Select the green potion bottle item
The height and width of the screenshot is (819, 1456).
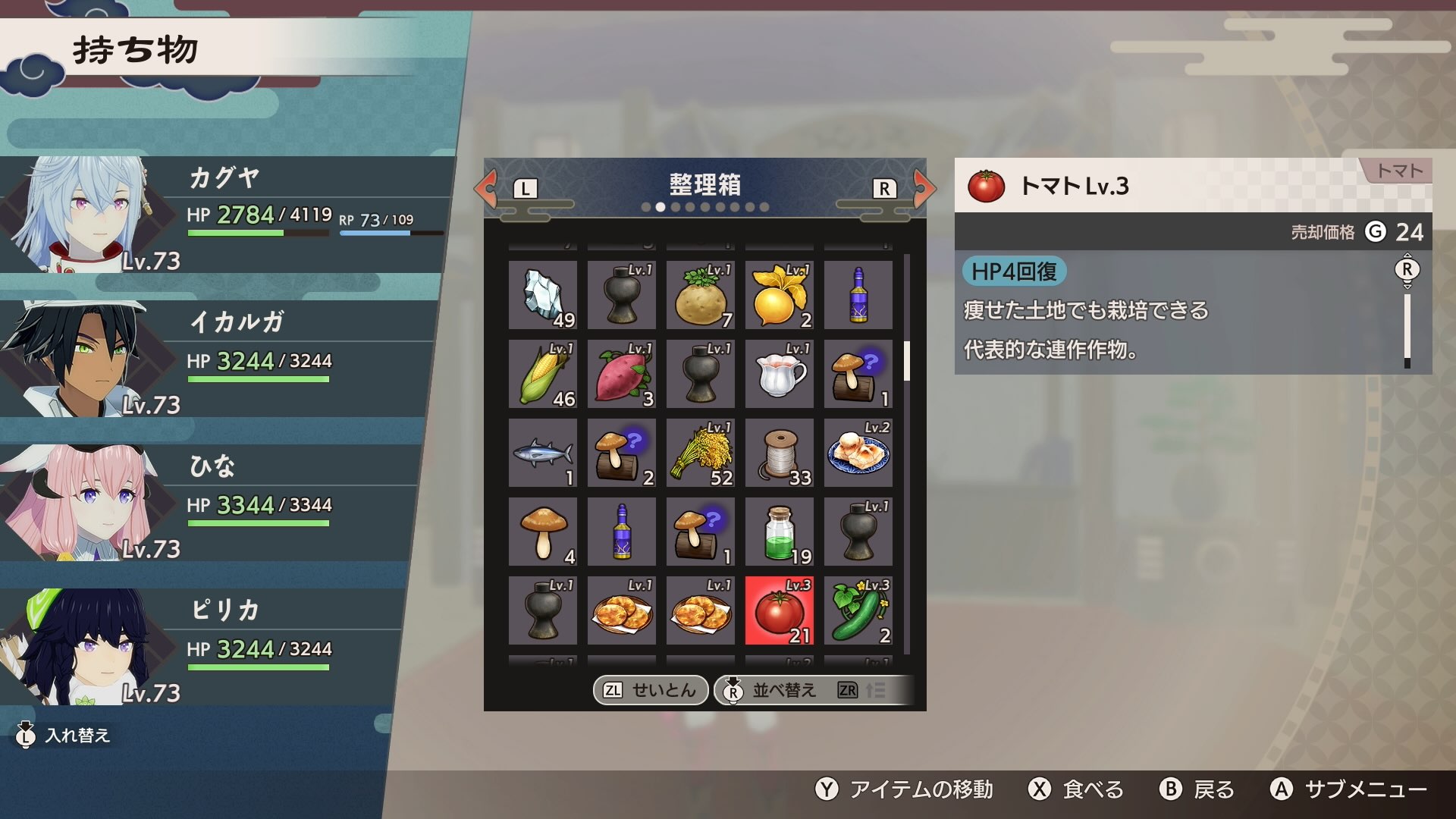pos(779,531)
